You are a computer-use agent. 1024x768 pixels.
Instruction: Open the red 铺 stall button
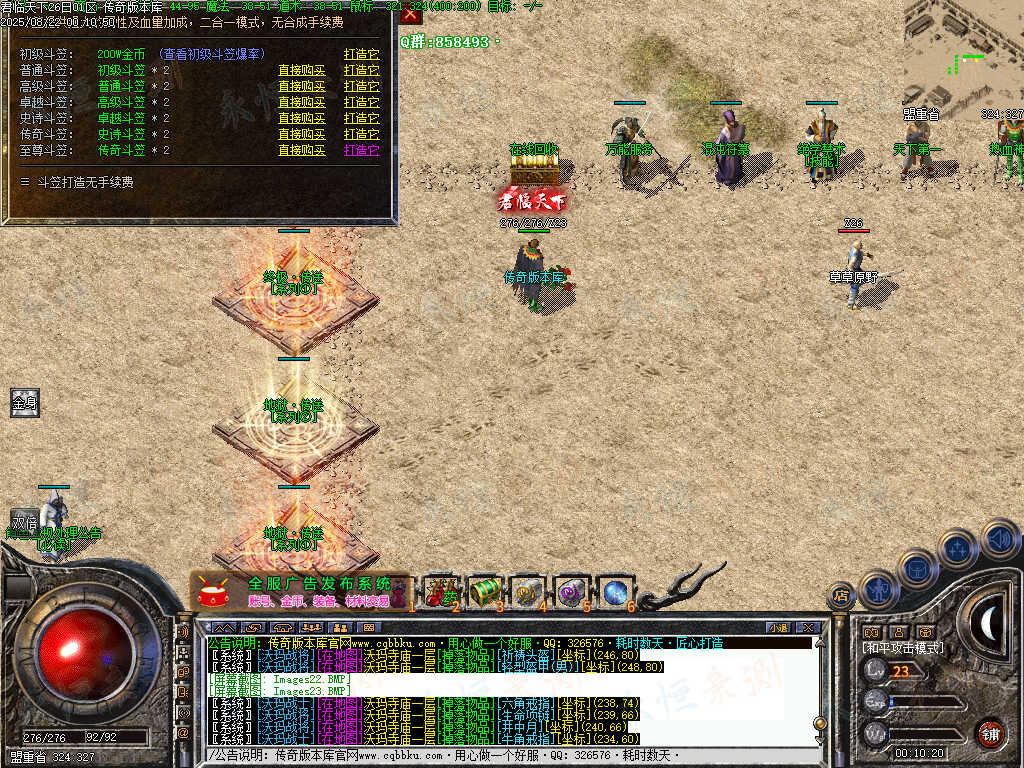coord(990,734)
